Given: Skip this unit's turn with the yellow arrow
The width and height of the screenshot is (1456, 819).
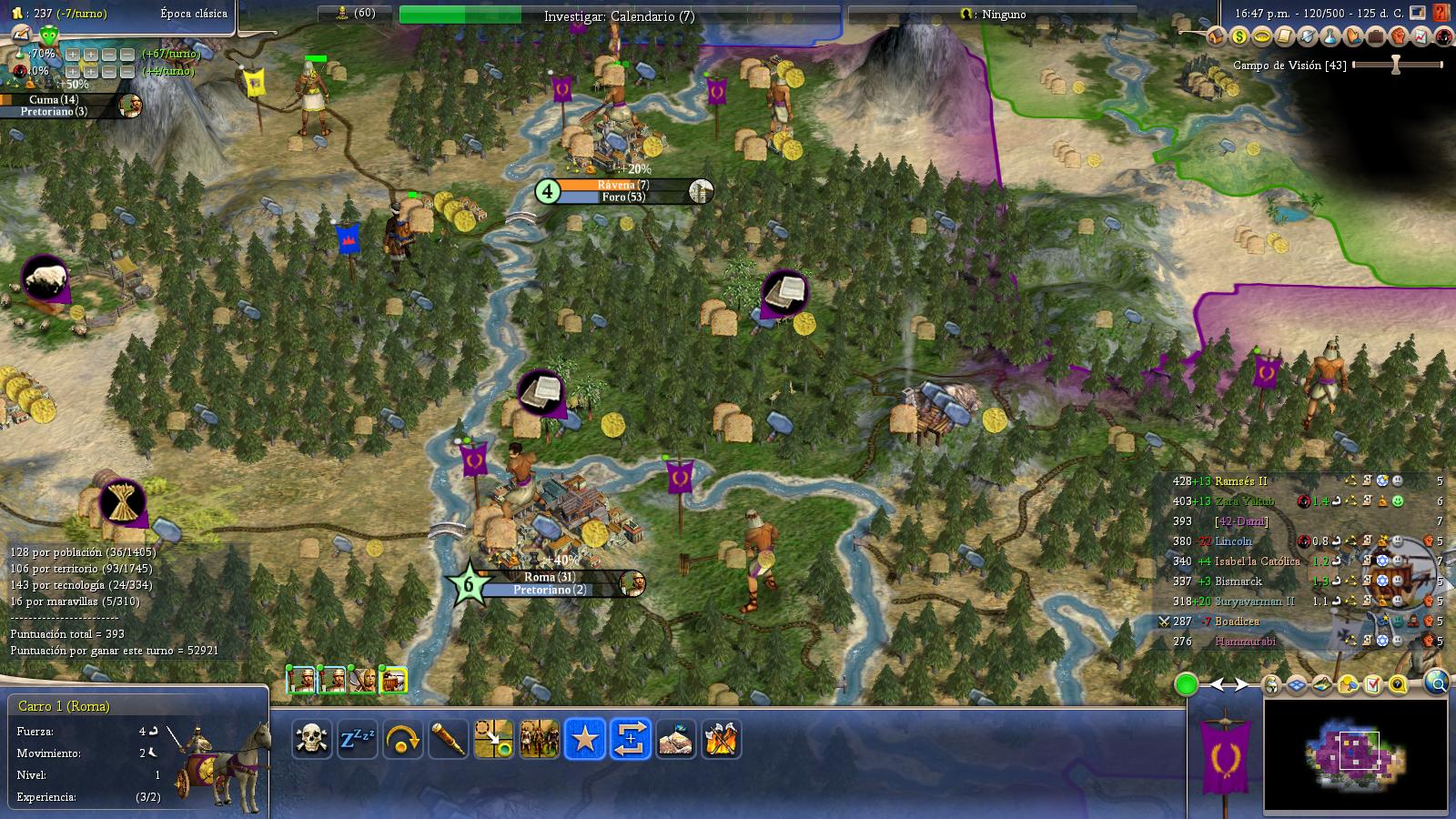Looking at the screenshot, I should 402,739.
